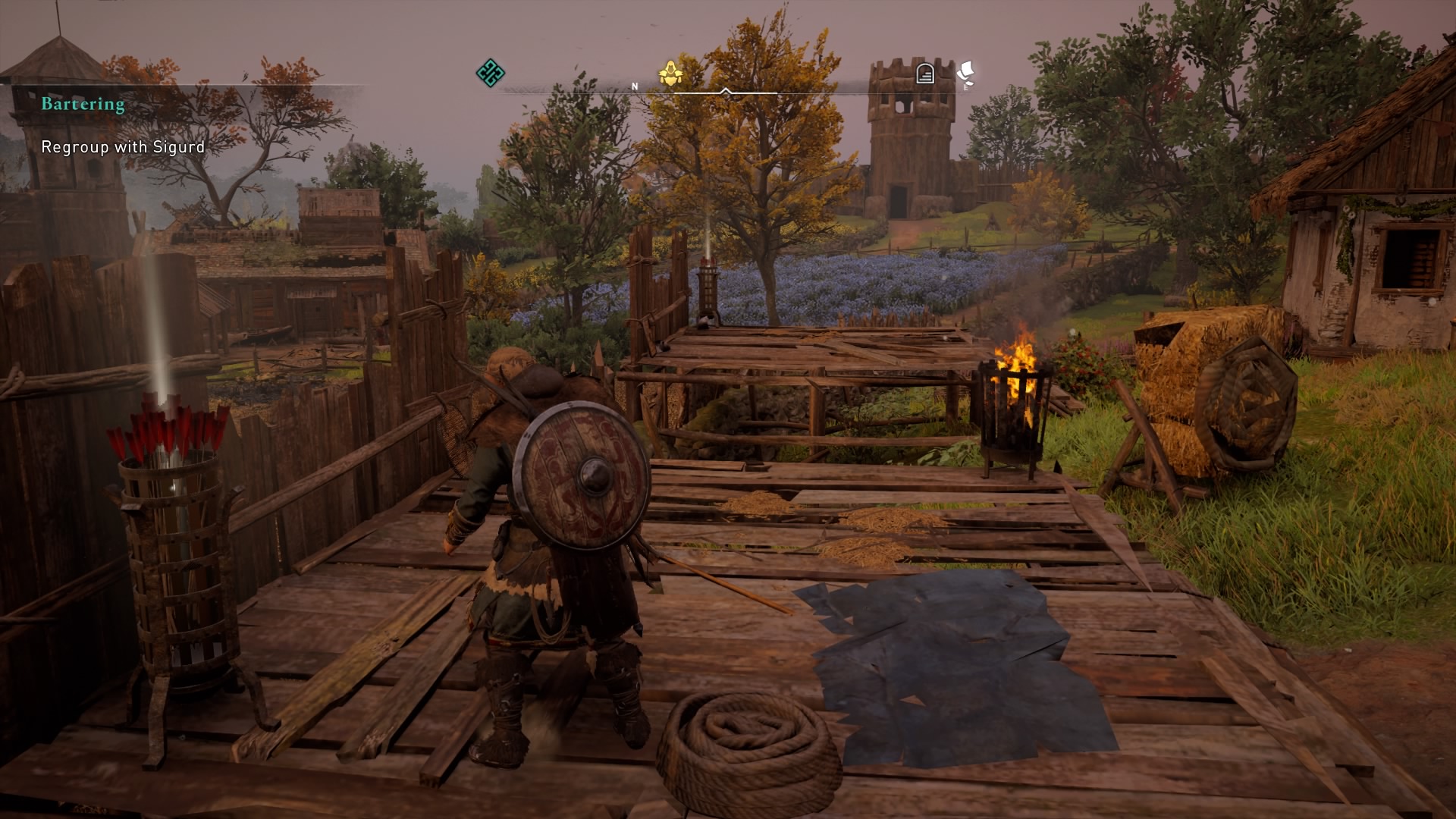Click the N north indicator on the compass

pyautogui.click(x=634, y=86)
